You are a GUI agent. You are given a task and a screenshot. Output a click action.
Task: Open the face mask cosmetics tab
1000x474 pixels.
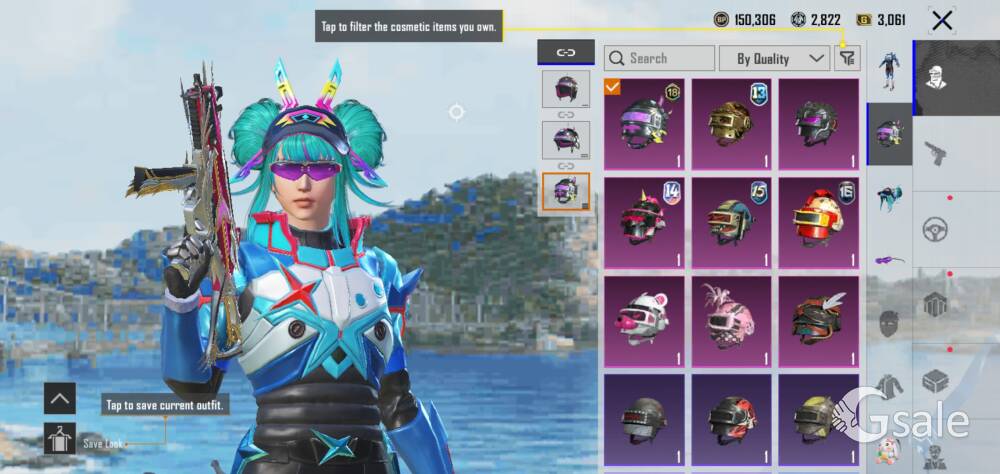(889, 323)
